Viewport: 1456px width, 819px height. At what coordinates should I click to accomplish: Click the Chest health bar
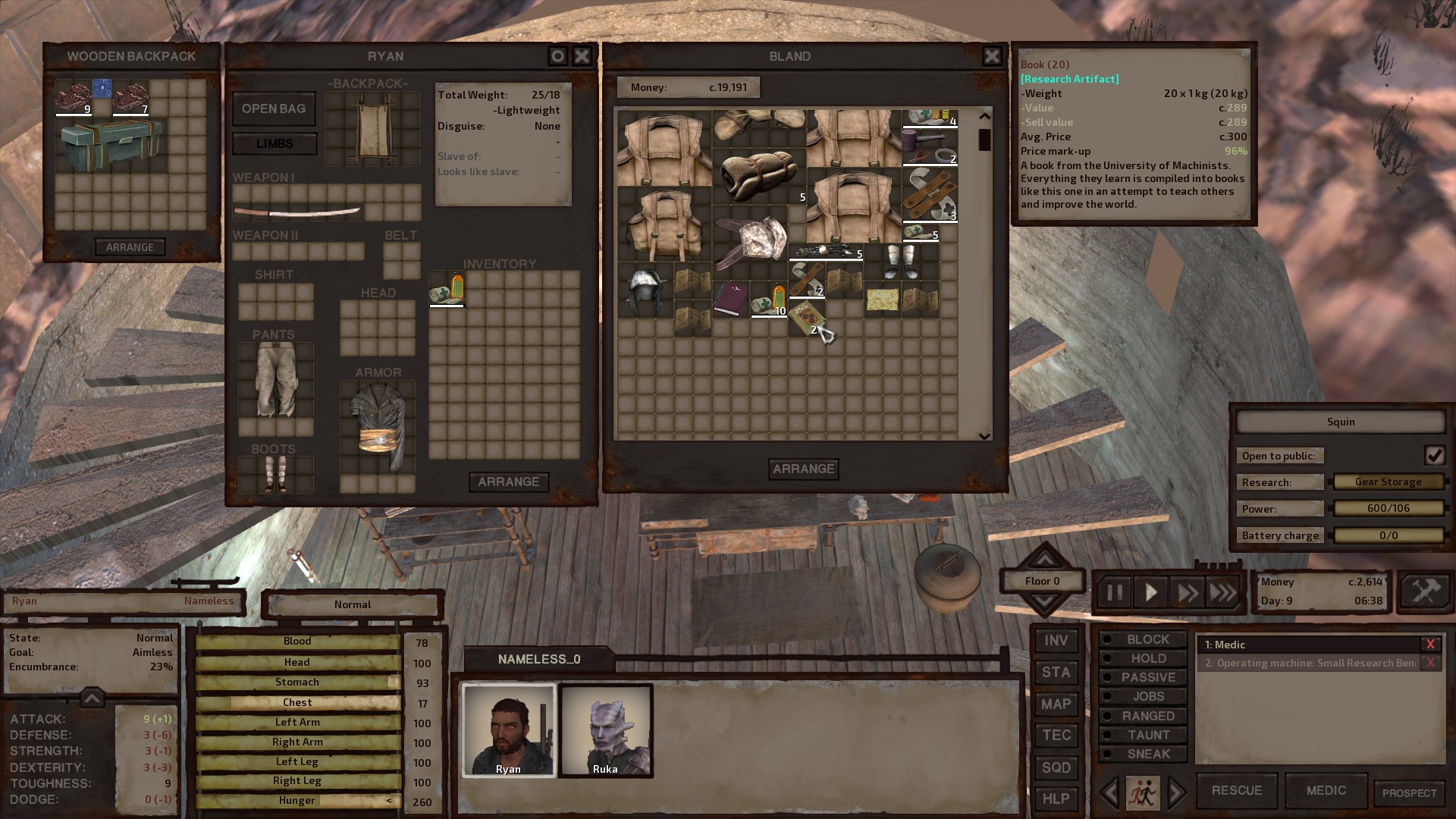297,702
